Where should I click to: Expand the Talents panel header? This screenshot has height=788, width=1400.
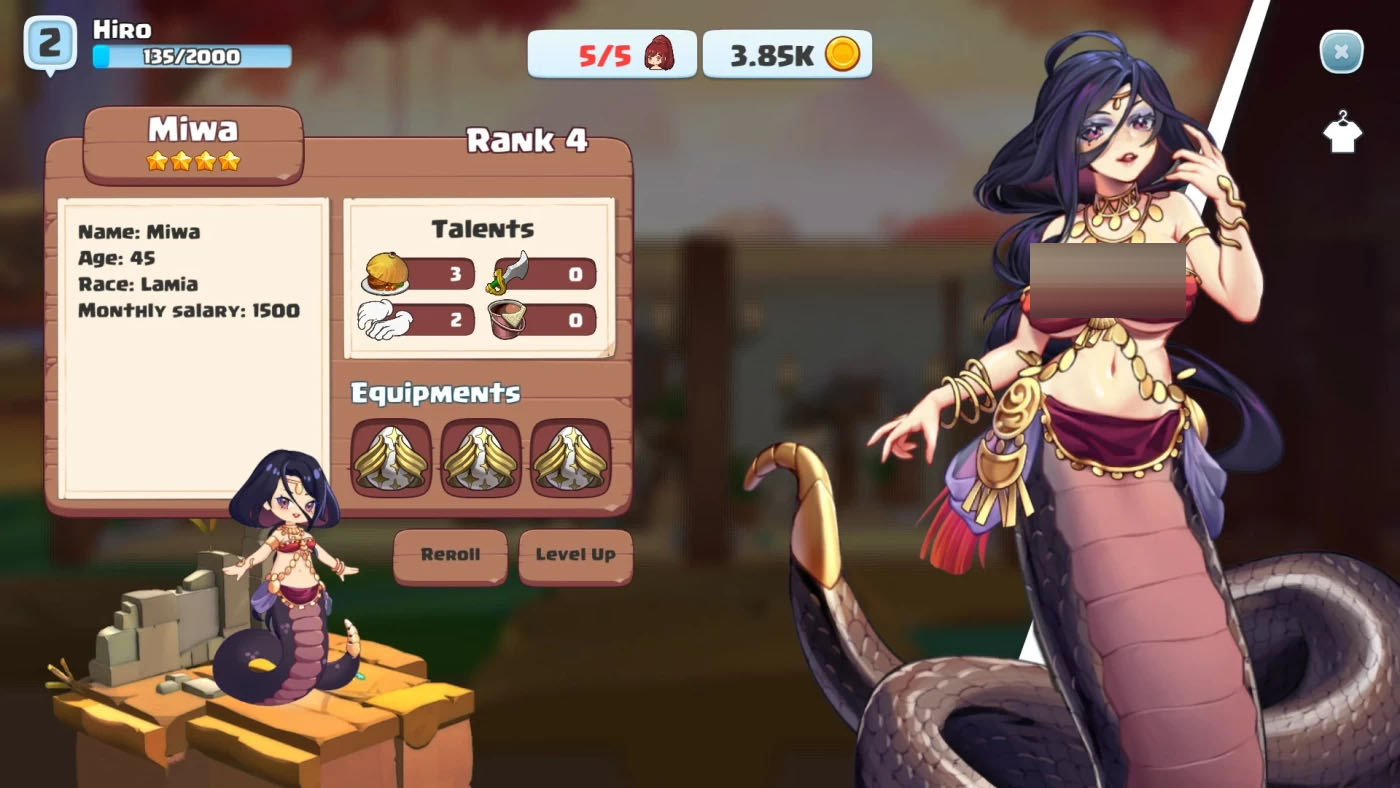pyautogui.click(x=483, y=228)
